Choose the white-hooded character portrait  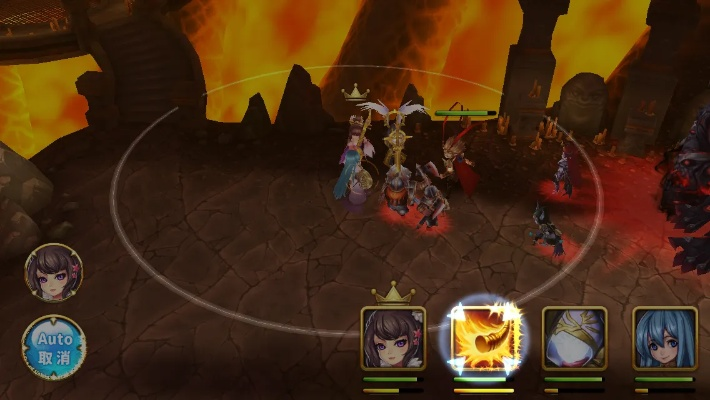pyautogui.click(x=574, y=339)
